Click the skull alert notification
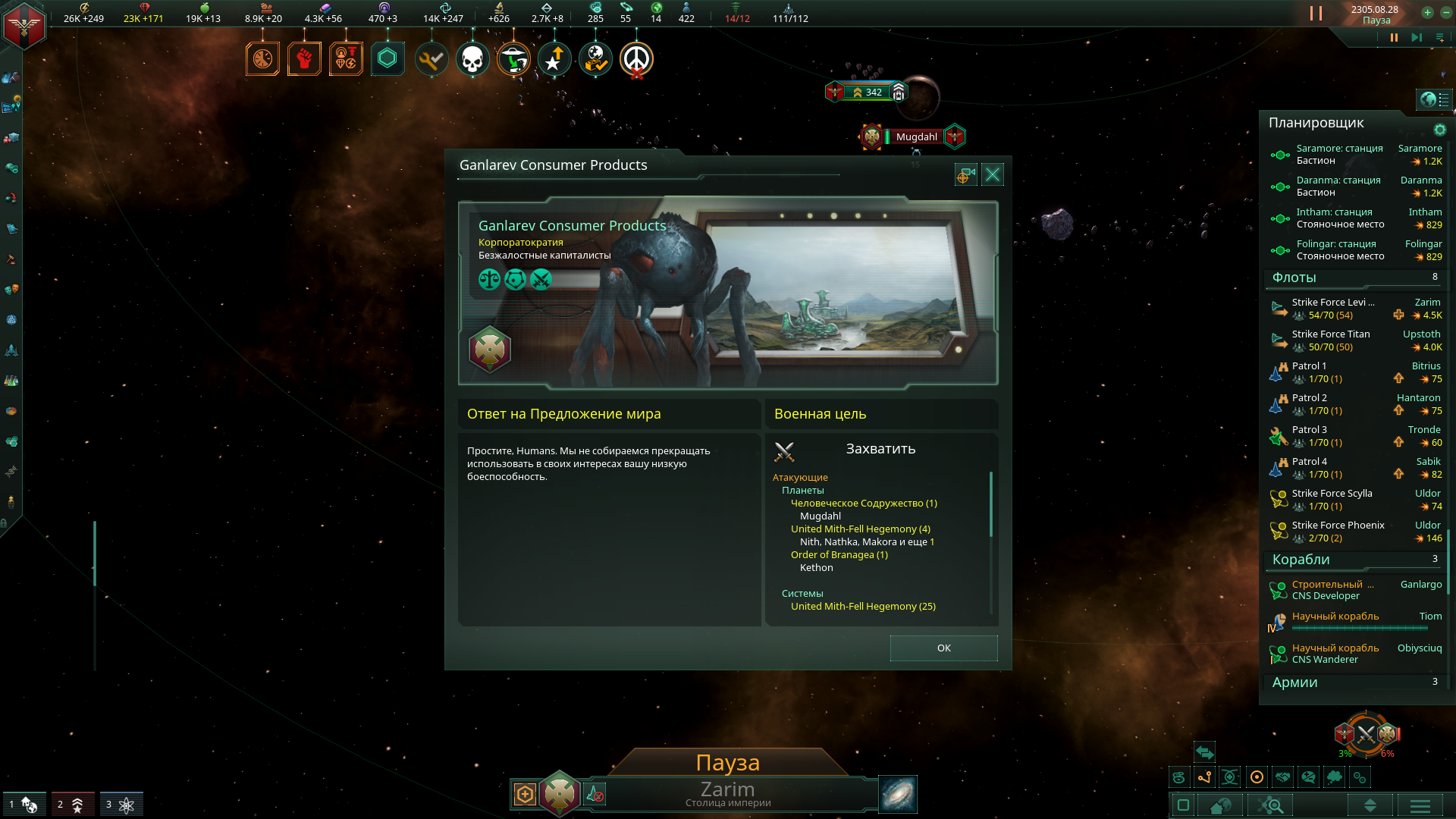The width and height of the screenshot is (1456, 819). [472, 59]
